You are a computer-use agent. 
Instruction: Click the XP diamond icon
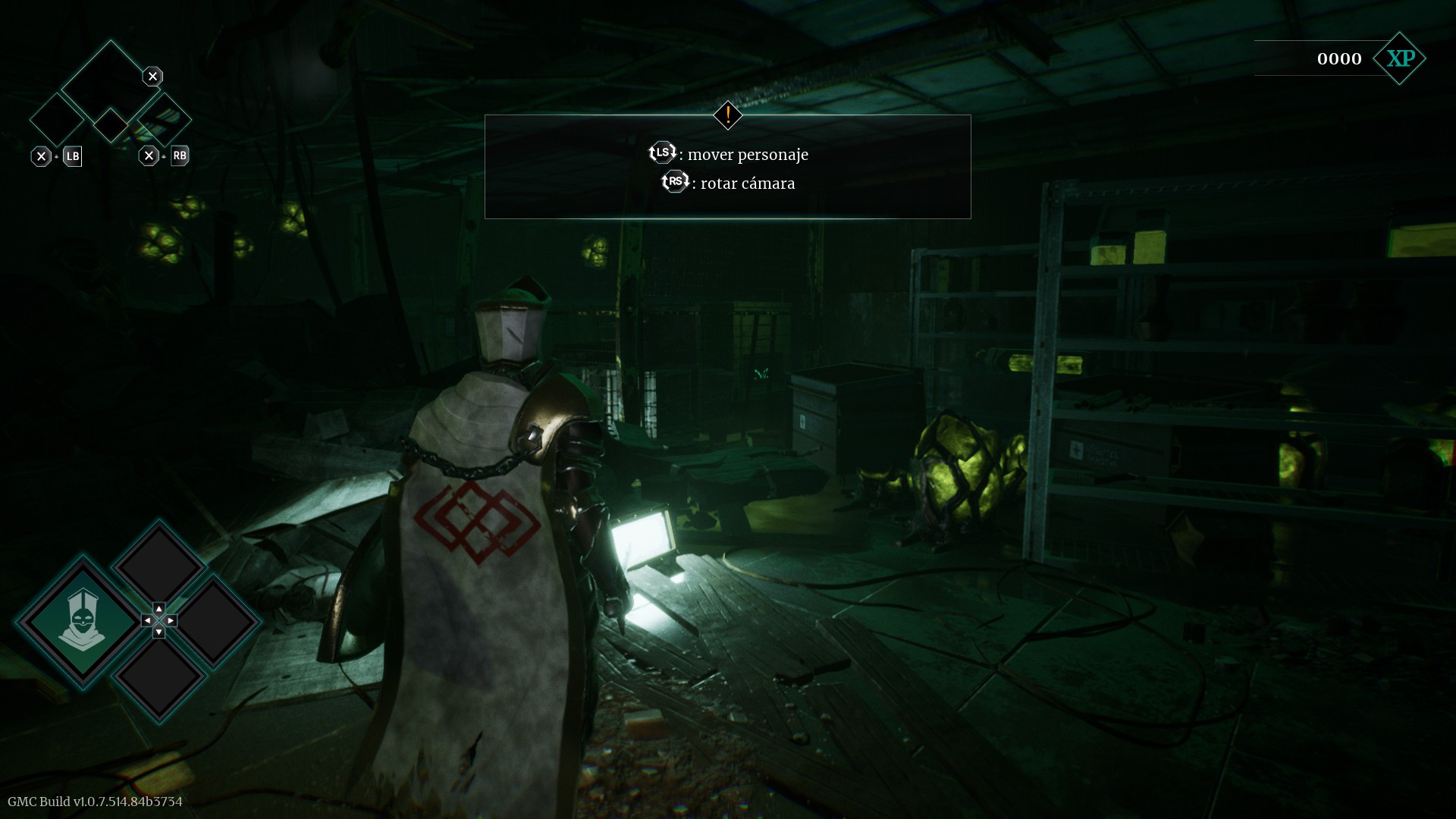click(x=1400, y=58)
